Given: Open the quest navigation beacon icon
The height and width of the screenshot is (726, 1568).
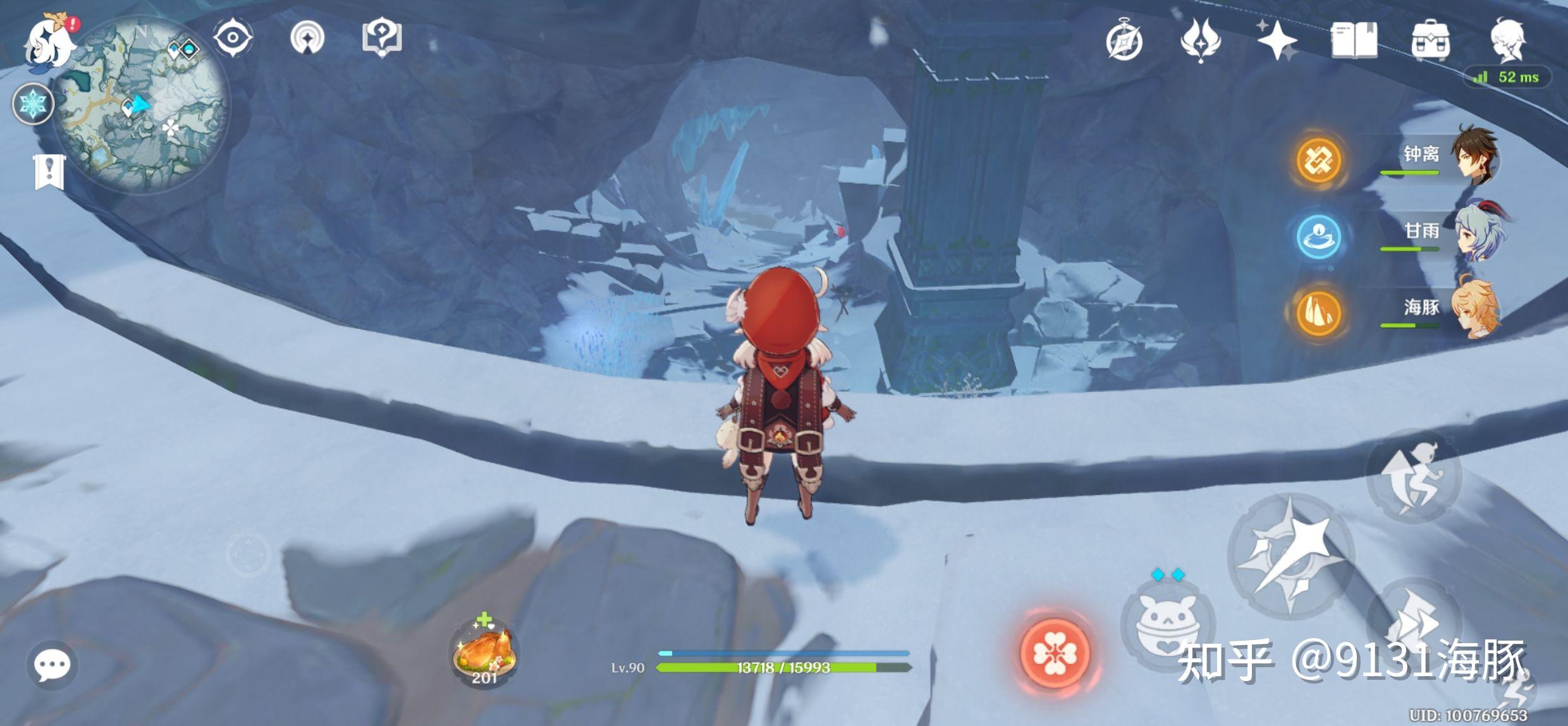Looking at the screenshot, I should point(307,38).
